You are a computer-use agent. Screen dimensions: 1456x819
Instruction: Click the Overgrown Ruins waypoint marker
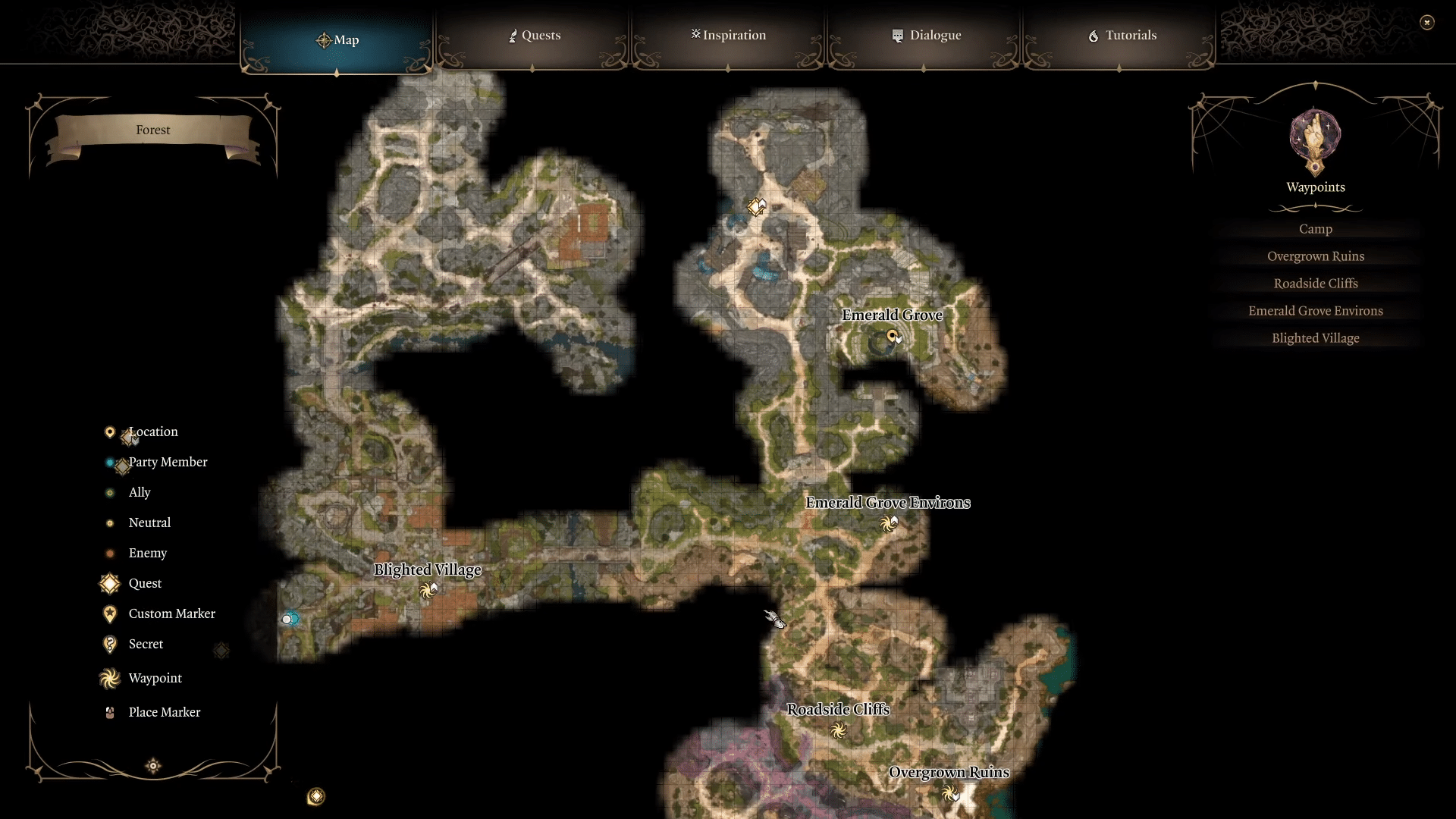pyautogui.click(x=951, y=794)
